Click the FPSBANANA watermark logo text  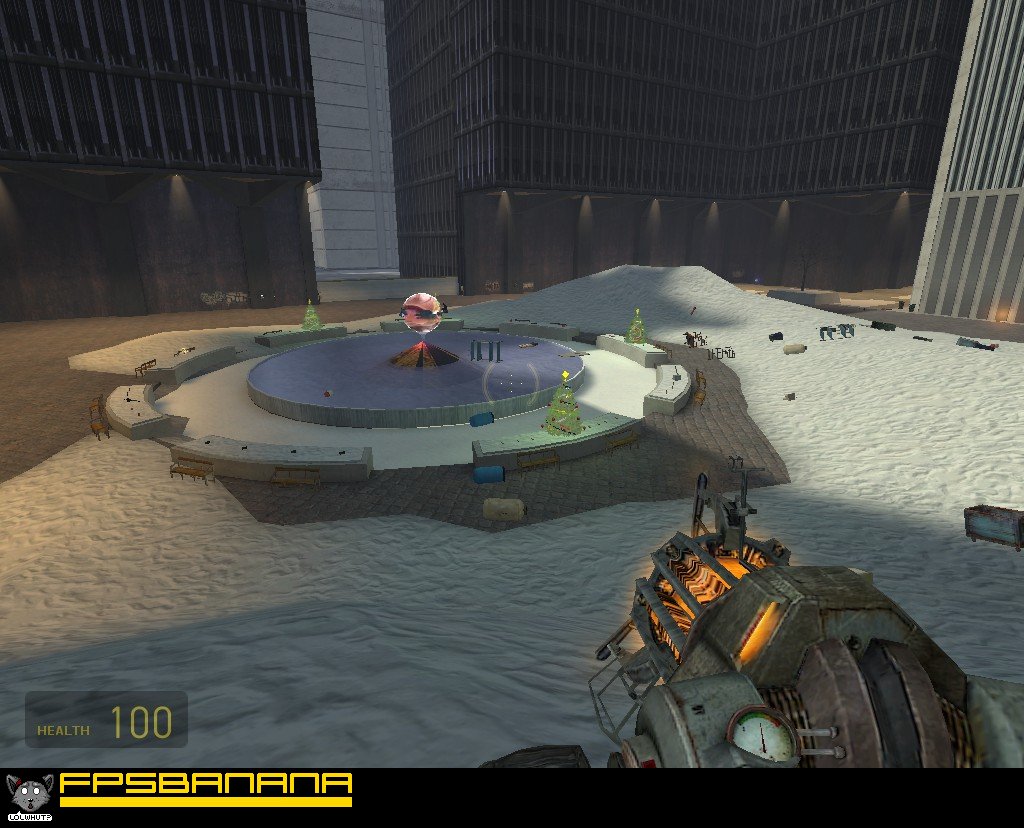pyautogui.click(x=205, y=786)
